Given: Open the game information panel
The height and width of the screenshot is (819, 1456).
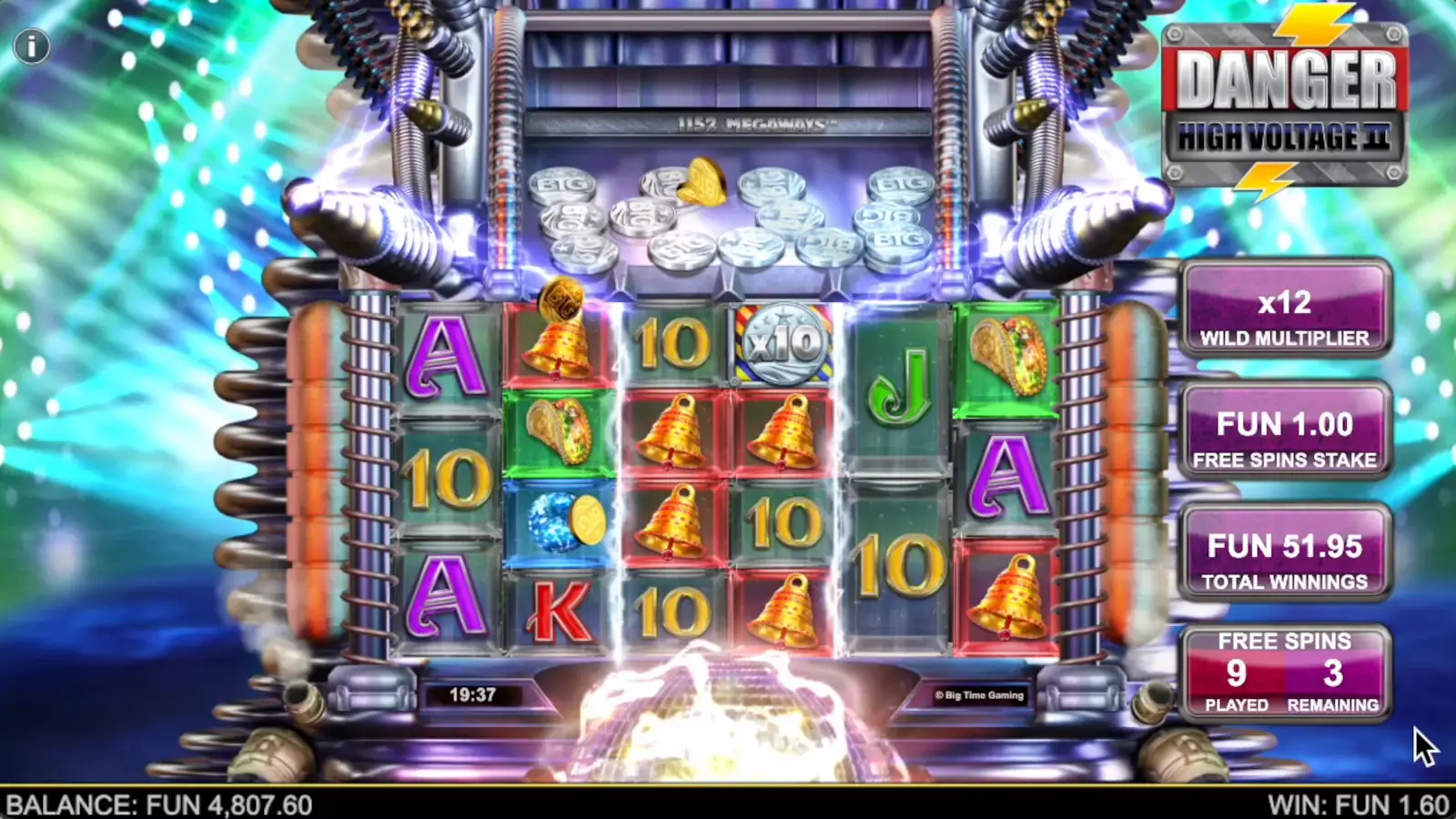Looking at the screenshot, I should 34,45.
